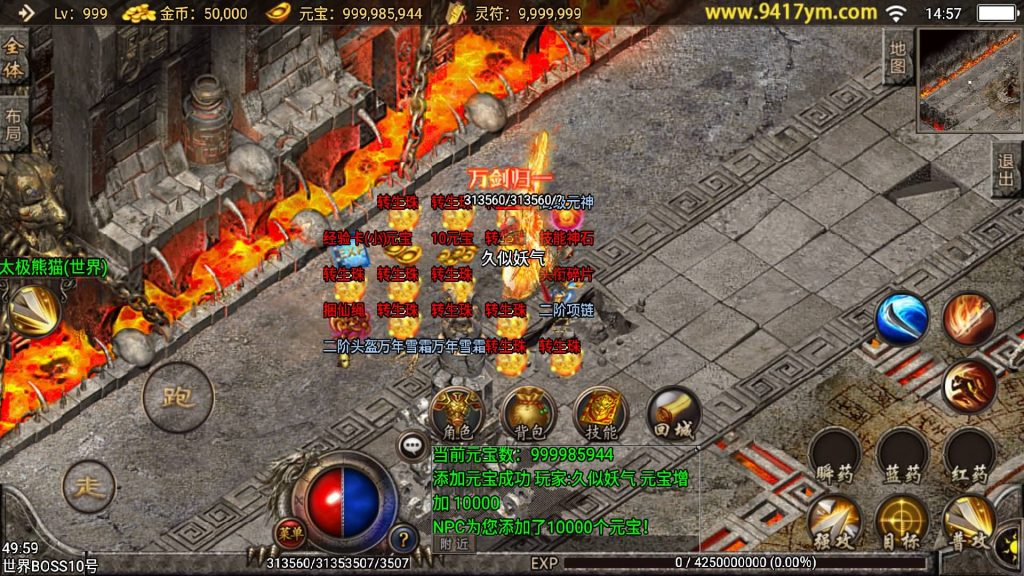
Task: Open the 菜单 menu button
Action: pos(290,532)
